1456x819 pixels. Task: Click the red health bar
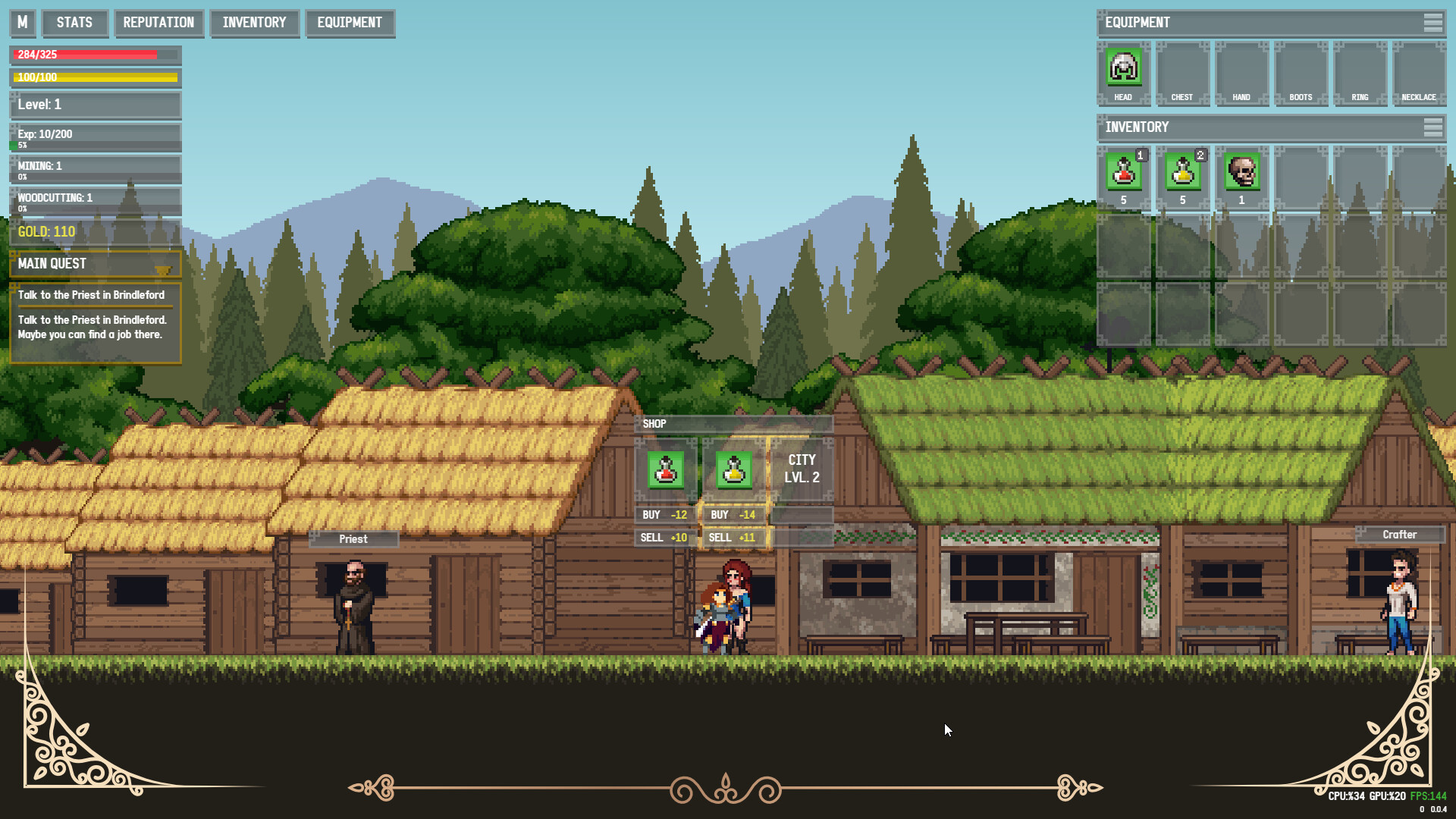[83, 55]
